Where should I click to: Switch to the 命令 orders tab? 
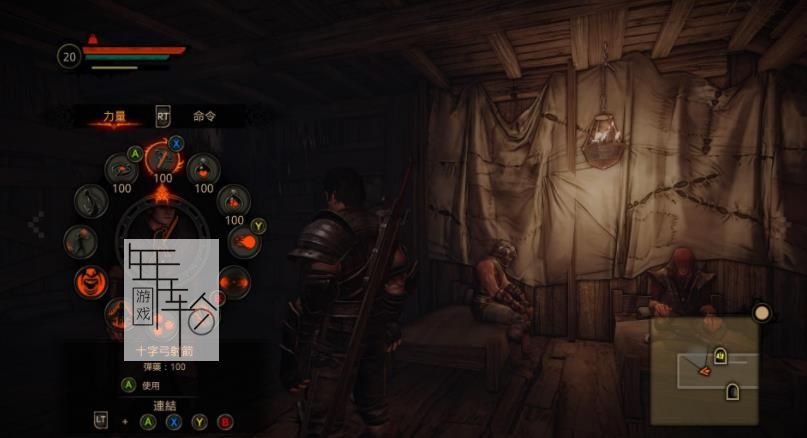(205, 116)
